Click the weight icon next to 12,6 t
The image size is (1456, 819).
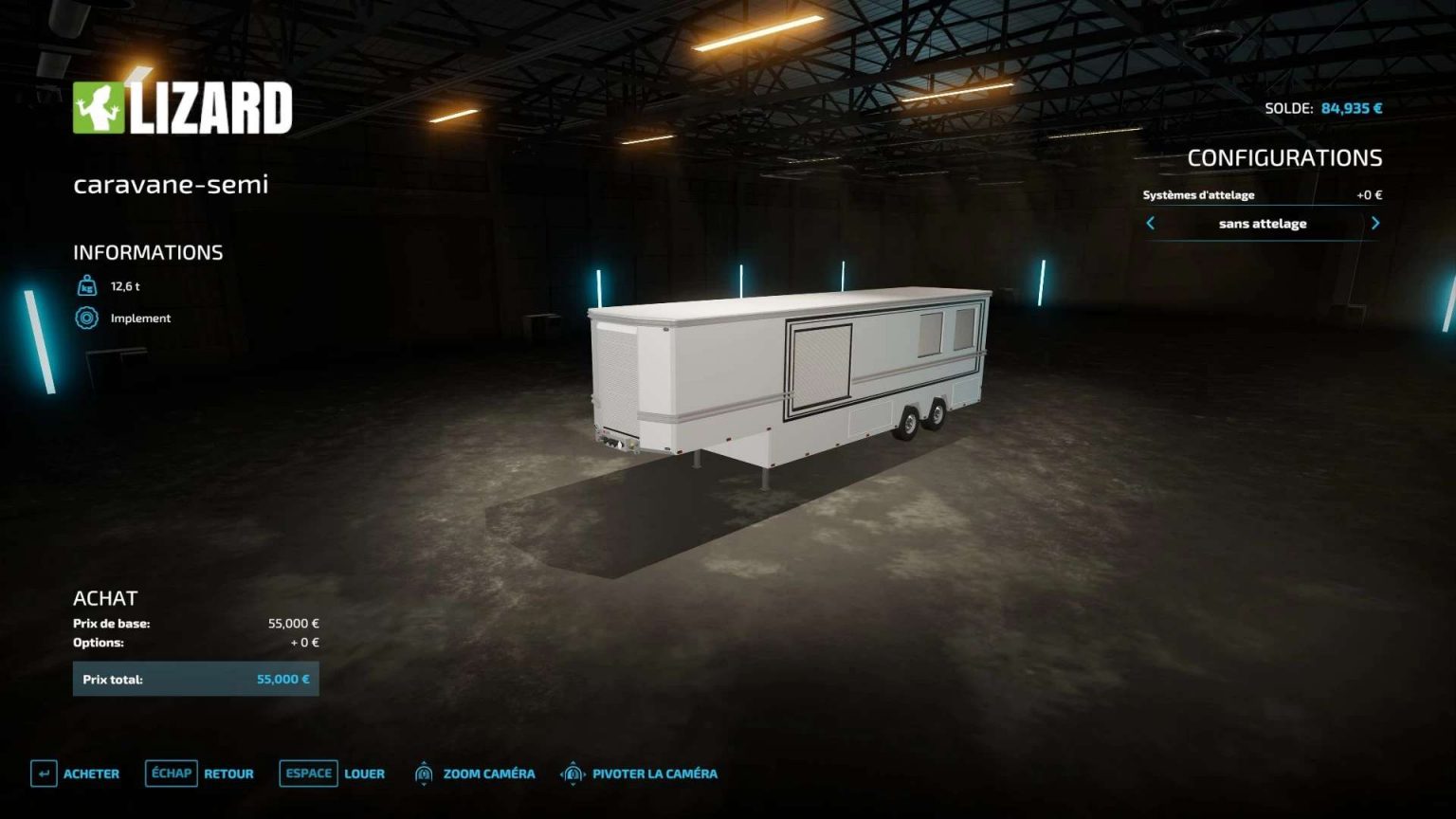[86, 285]
